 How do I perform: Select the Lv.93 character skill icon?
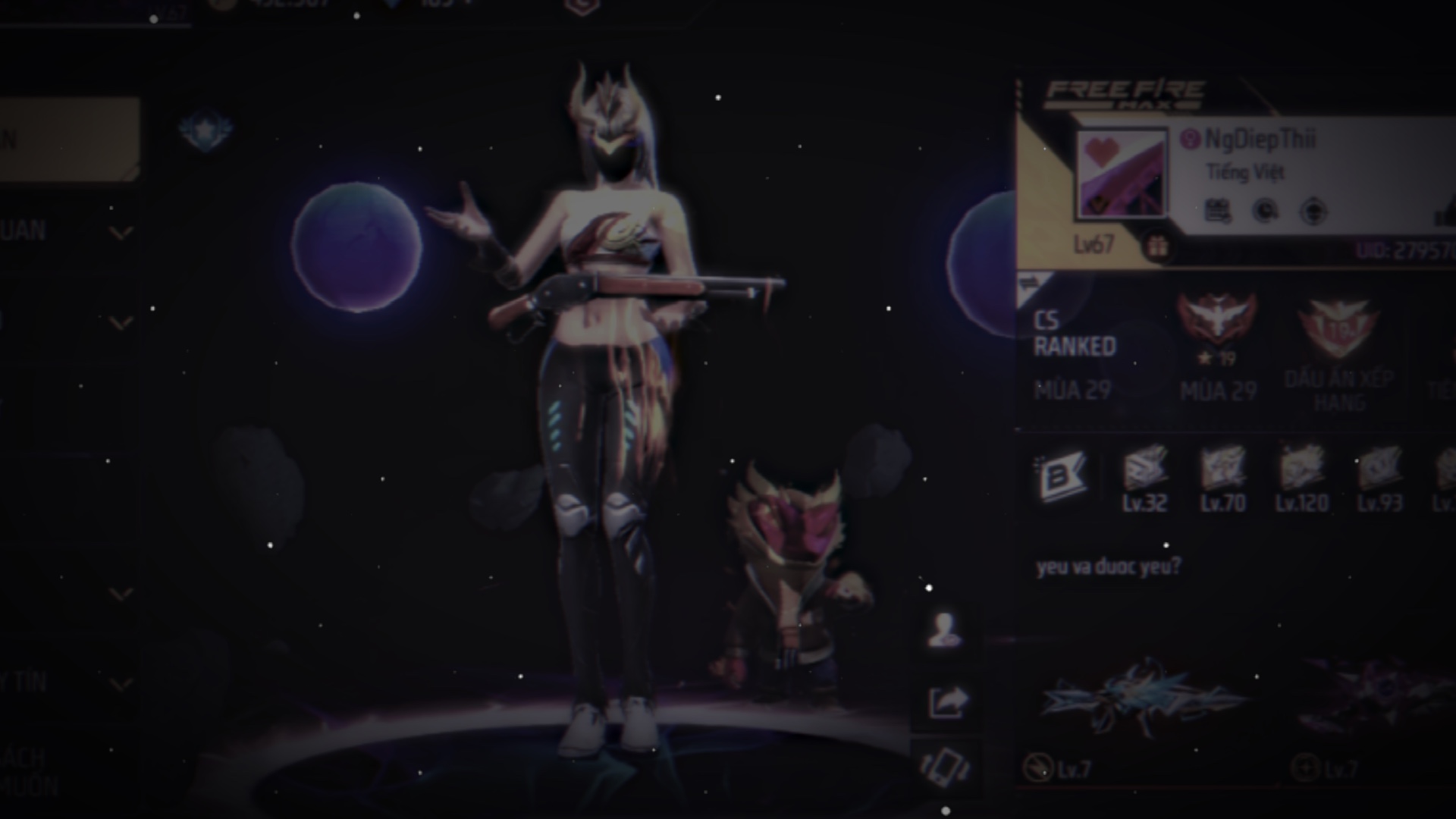click(x=1379, y=469)
